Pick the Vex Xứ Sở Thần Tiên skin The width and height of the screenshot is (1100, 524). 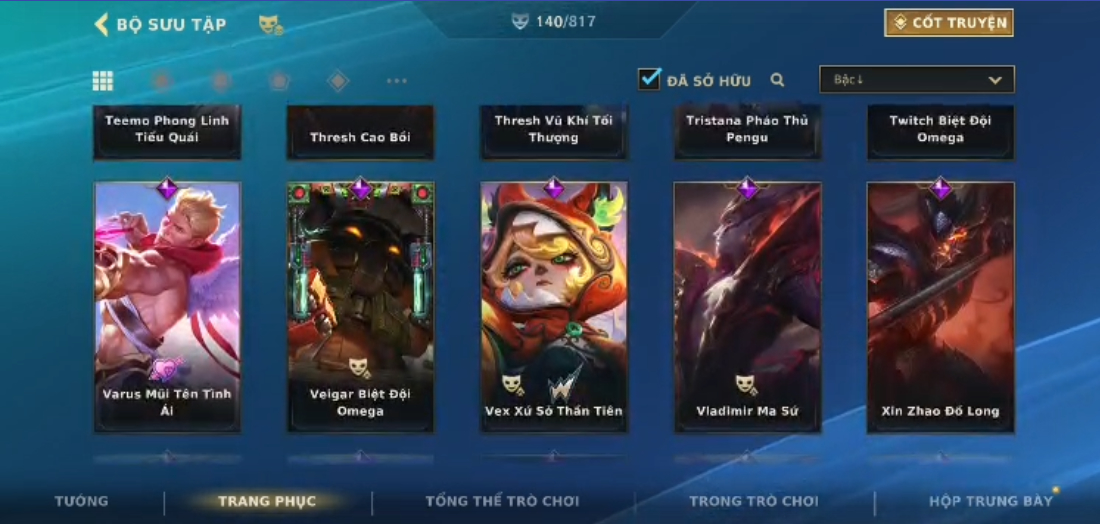click(554, 306)
